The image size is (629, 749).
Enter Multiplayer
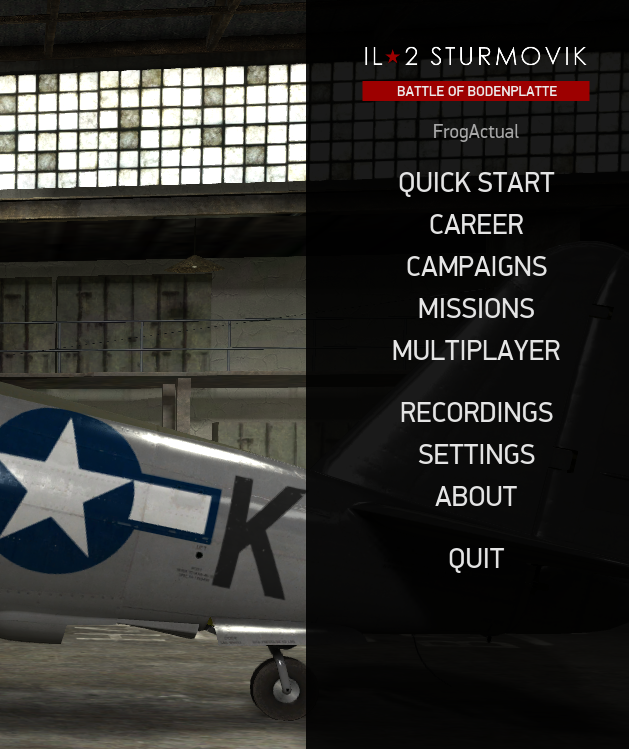coord(476,351)
